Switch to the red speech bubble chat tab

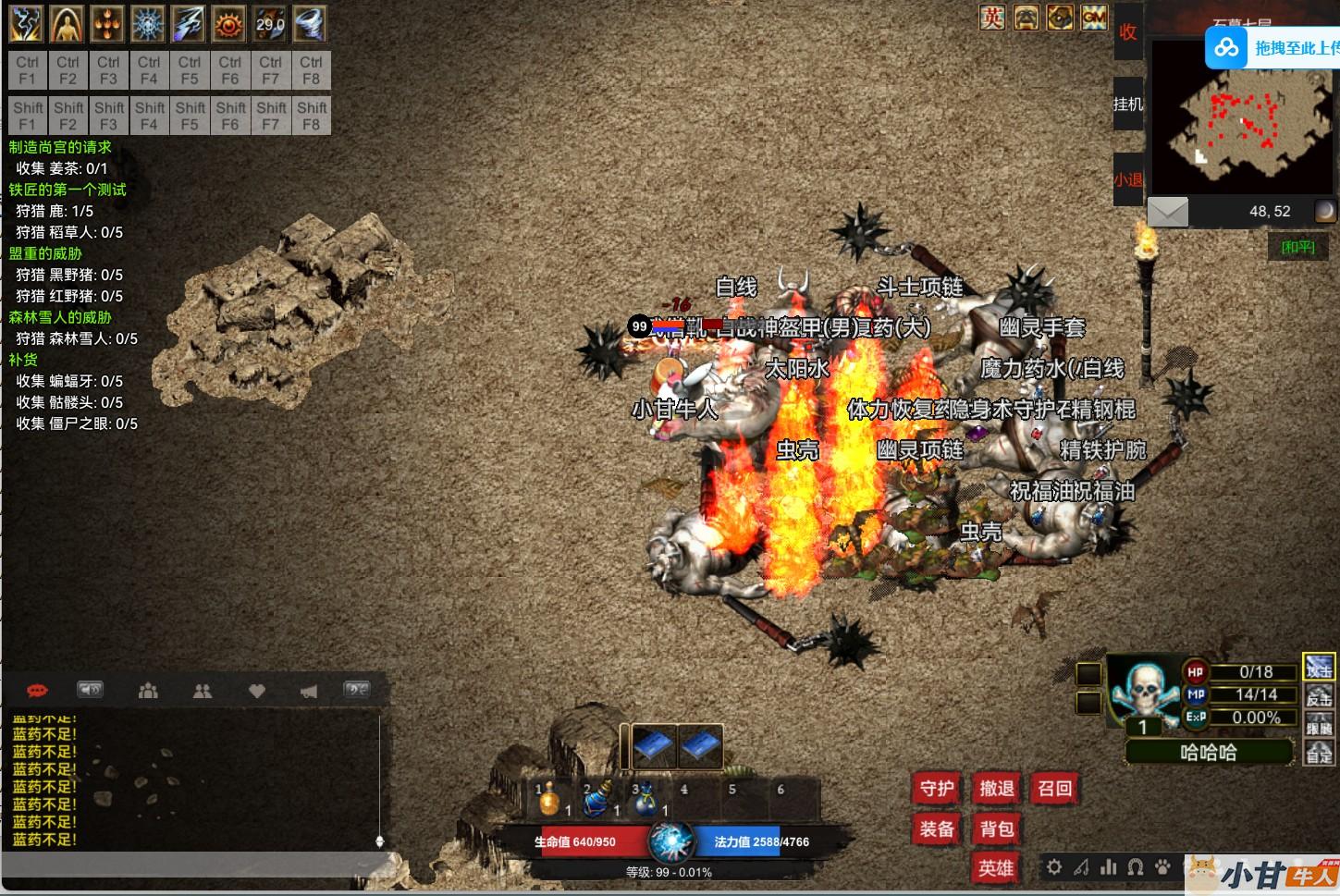coord(38,691)
